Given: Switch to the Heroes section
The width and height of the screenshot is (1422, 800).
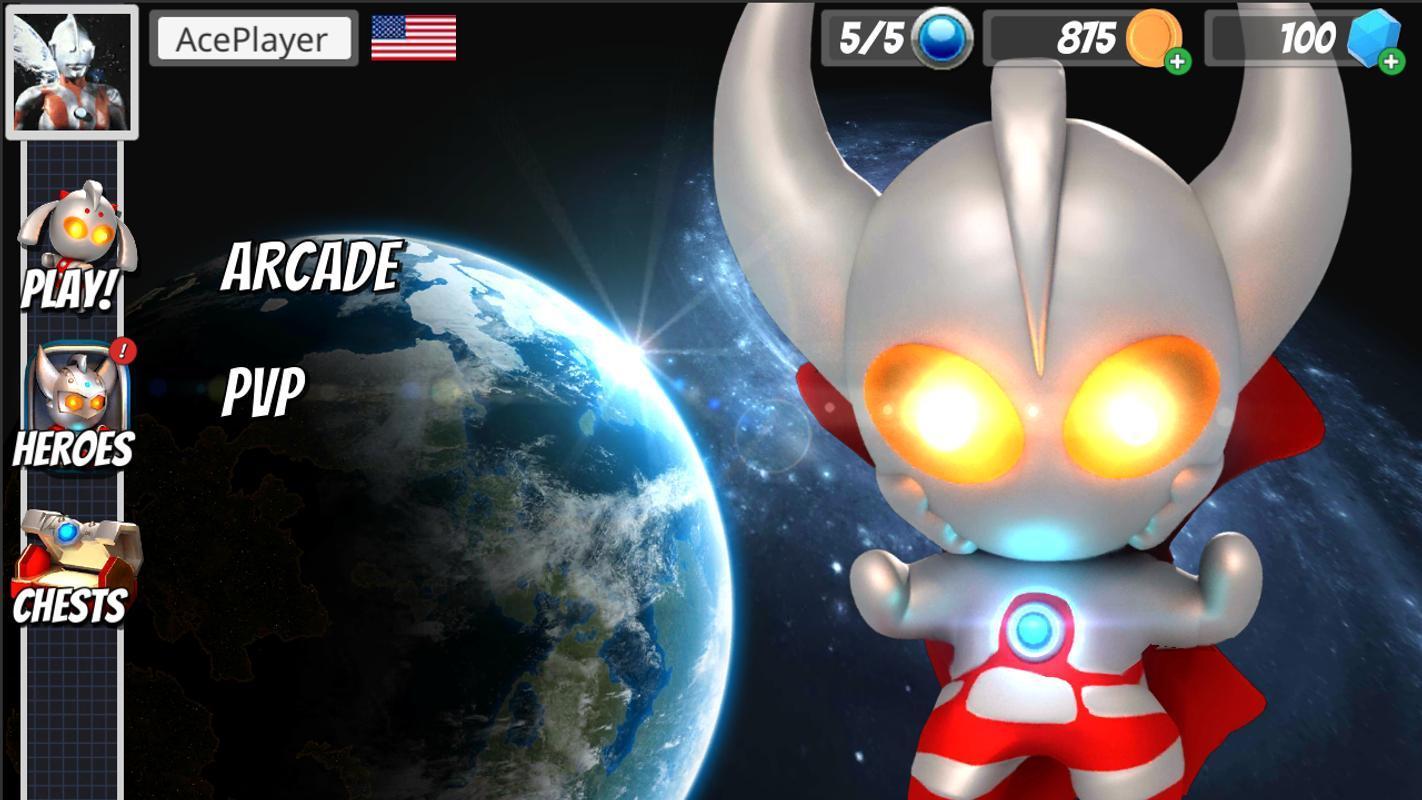Looking at the screenshot, I should (x=73, y=408).
